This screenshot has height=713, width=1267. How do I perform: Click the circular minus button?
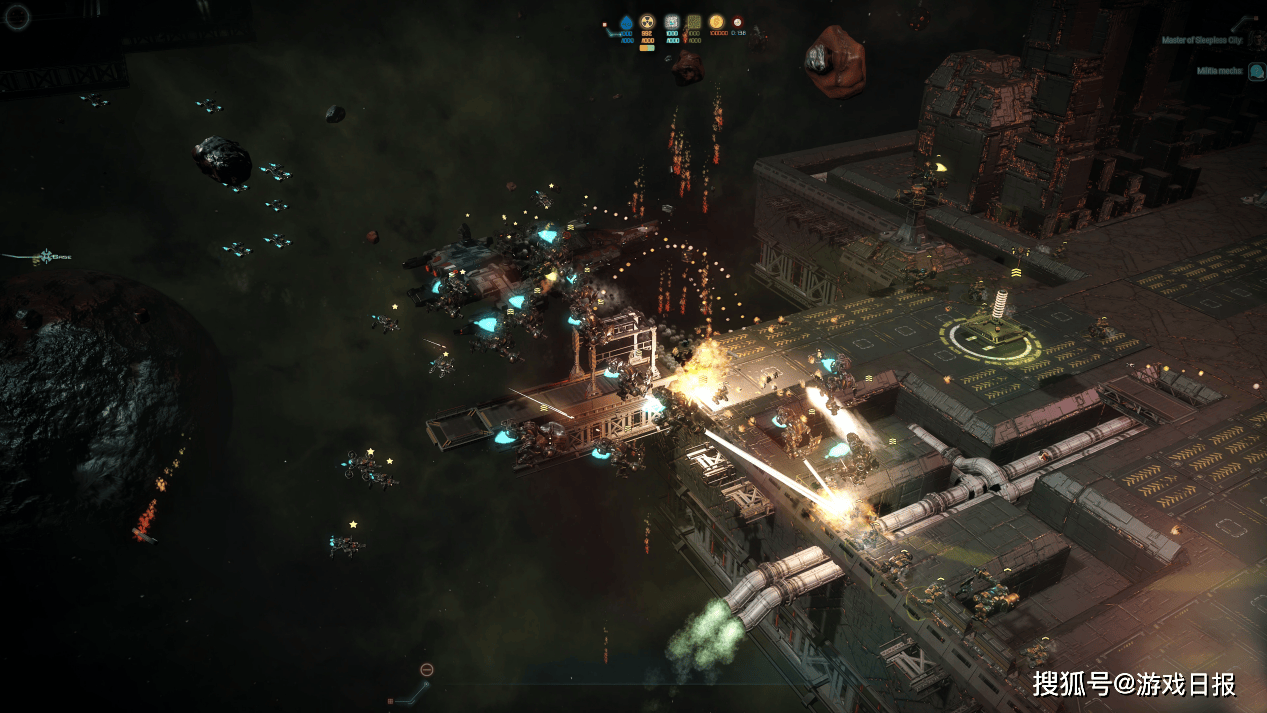pyautogui.click(x=427, y=669)
